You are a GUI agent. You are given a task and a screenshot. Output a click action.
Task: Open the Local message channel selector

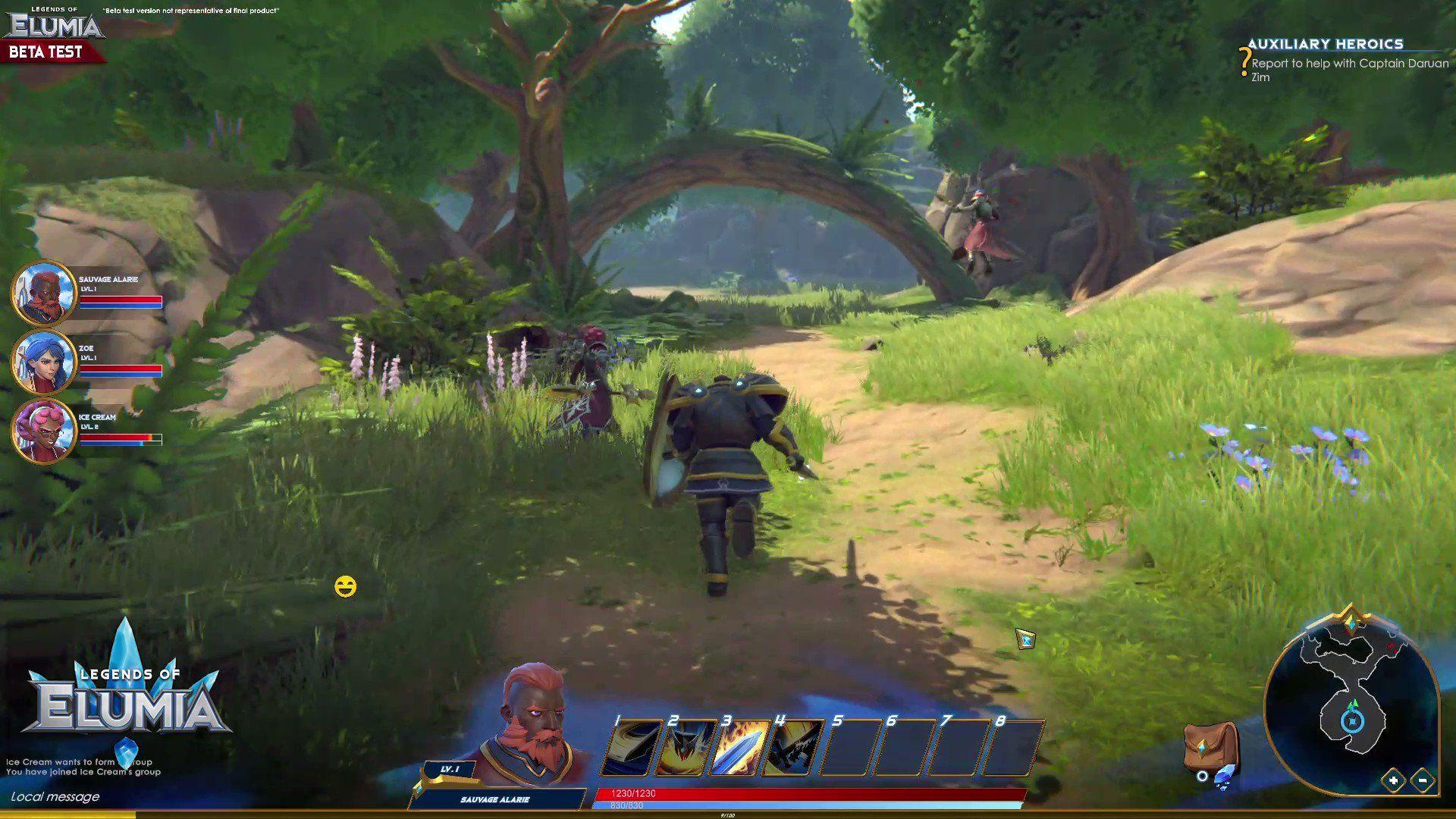(x=57, y=797)
